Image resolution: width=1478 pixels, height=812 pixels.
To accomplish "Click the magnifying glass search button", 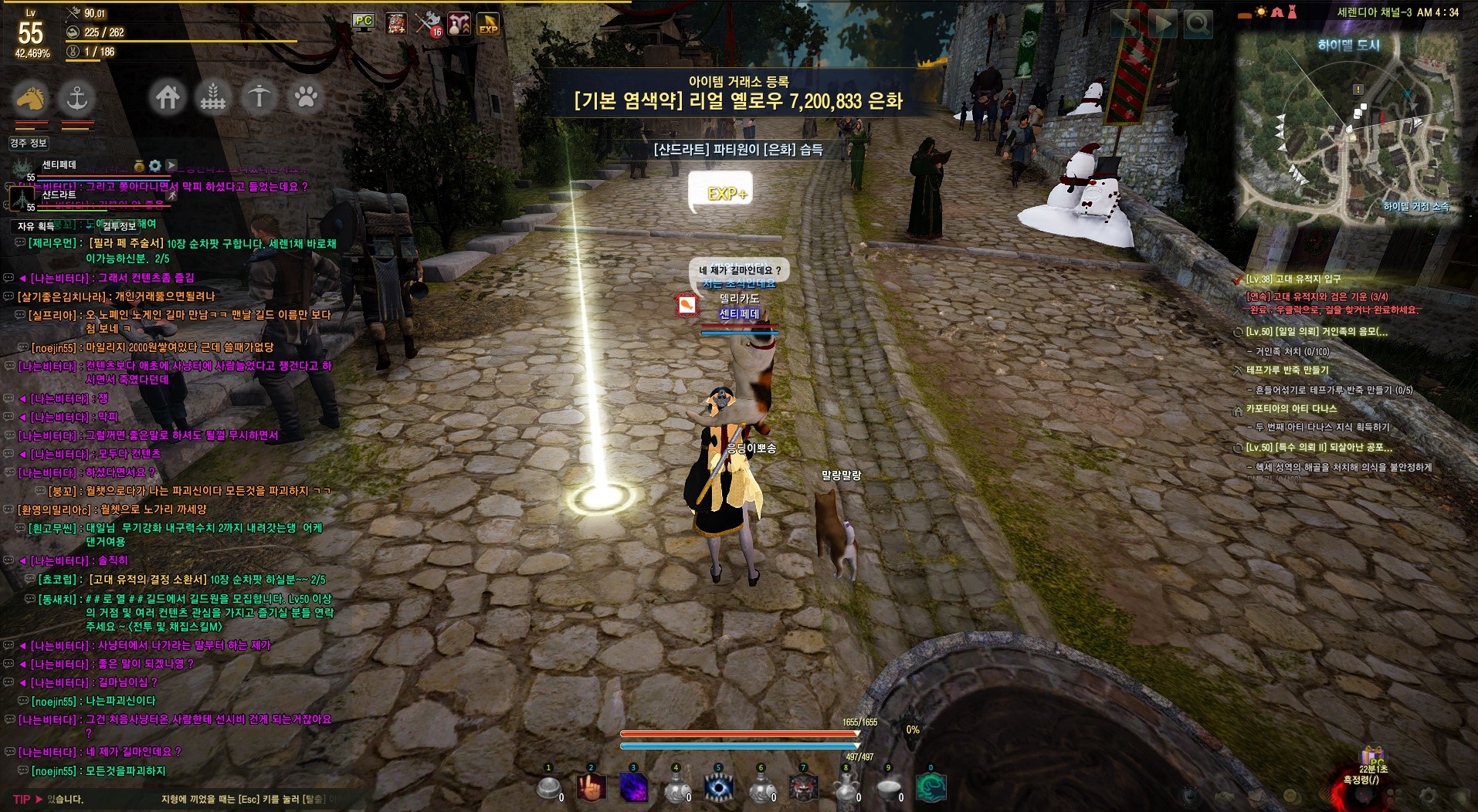I will (x=1198, y=25).
